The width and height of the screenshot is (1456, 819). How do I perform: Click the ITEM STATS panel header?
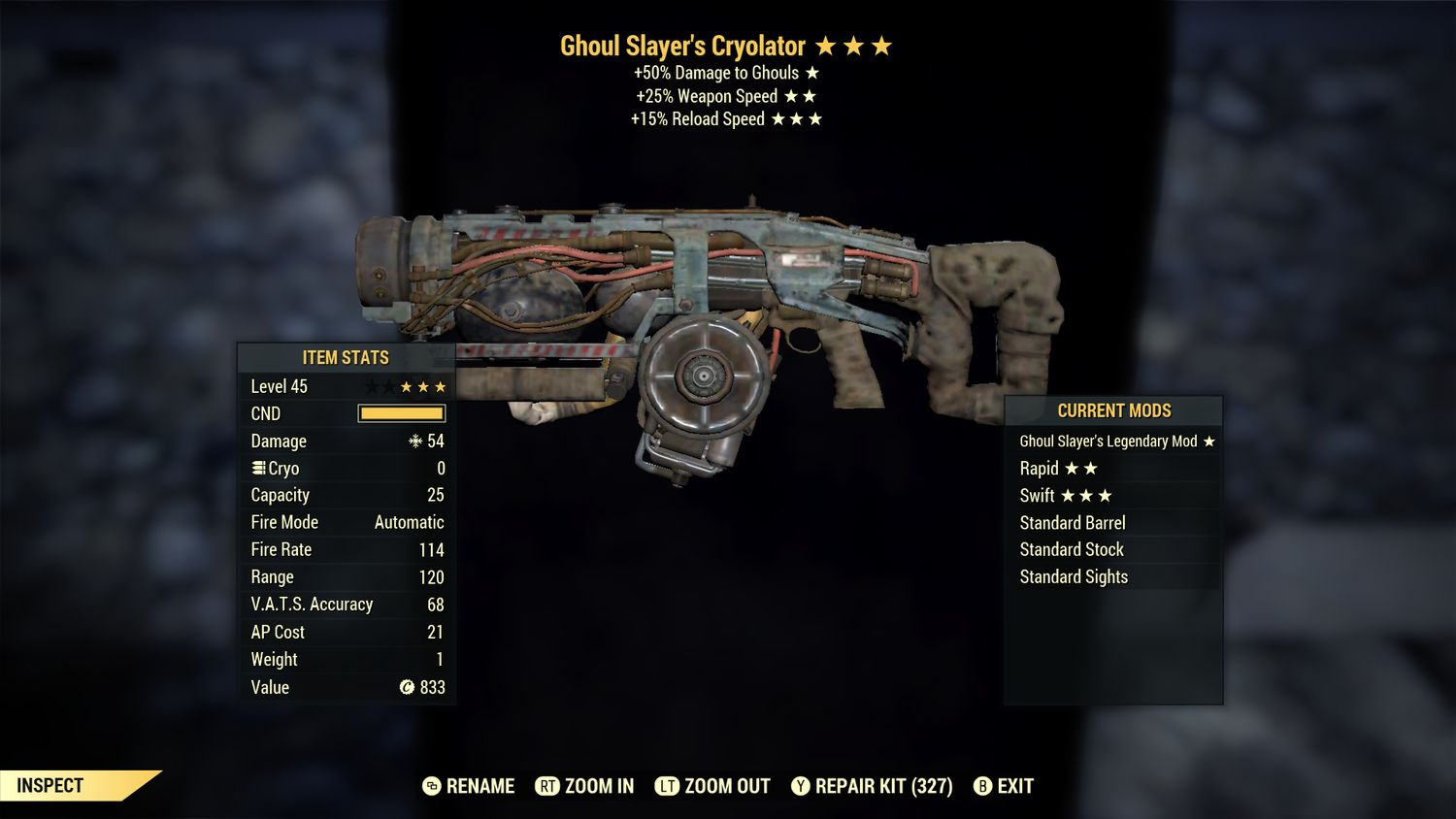(x=345, y=357)
